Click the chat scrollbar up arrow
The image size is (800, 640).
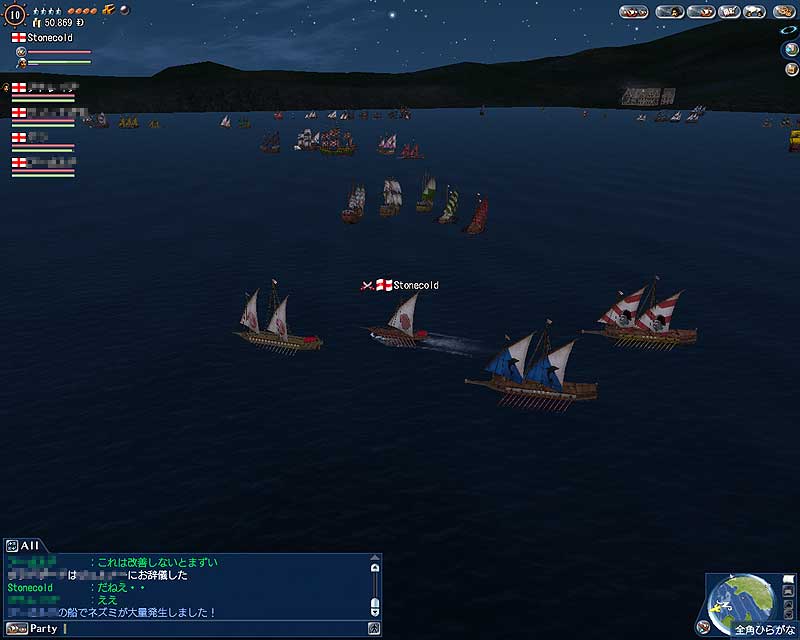[375, 566]
